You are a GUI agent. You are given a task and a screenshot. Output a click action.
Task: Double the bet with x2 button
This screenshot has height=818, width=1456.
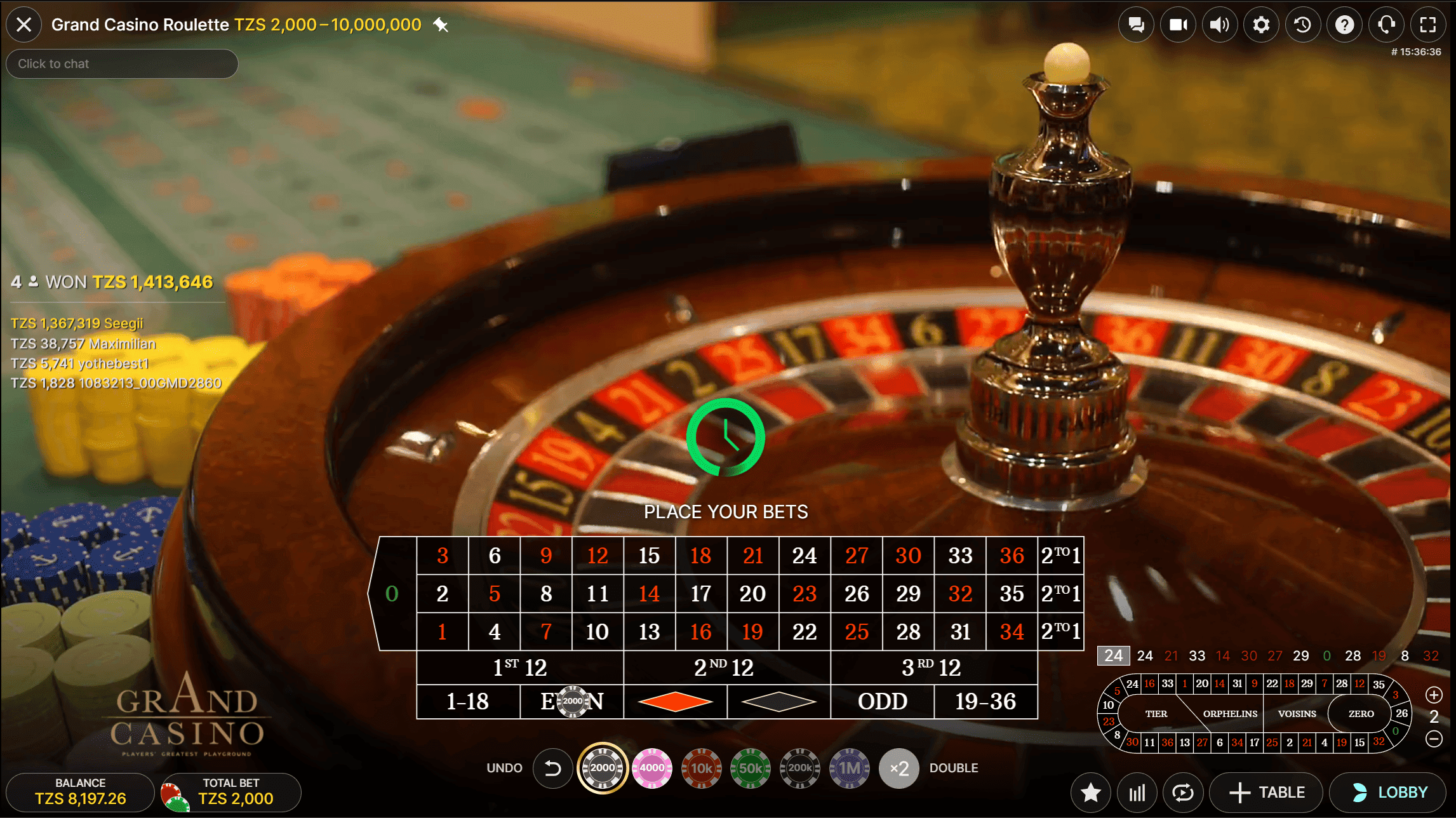(x=899, y=768)
